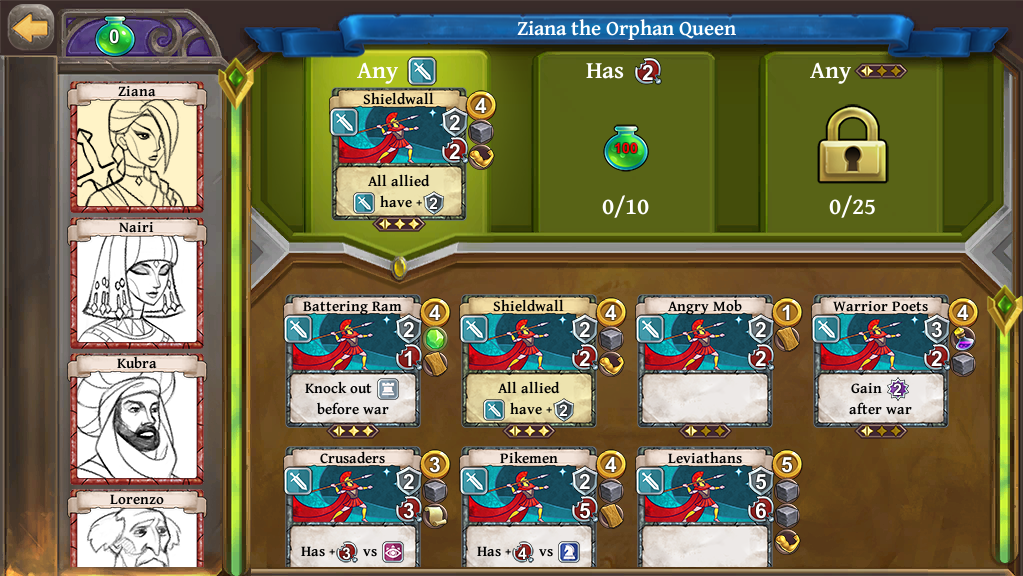Pick Kubra from the character list

(136, 419)
